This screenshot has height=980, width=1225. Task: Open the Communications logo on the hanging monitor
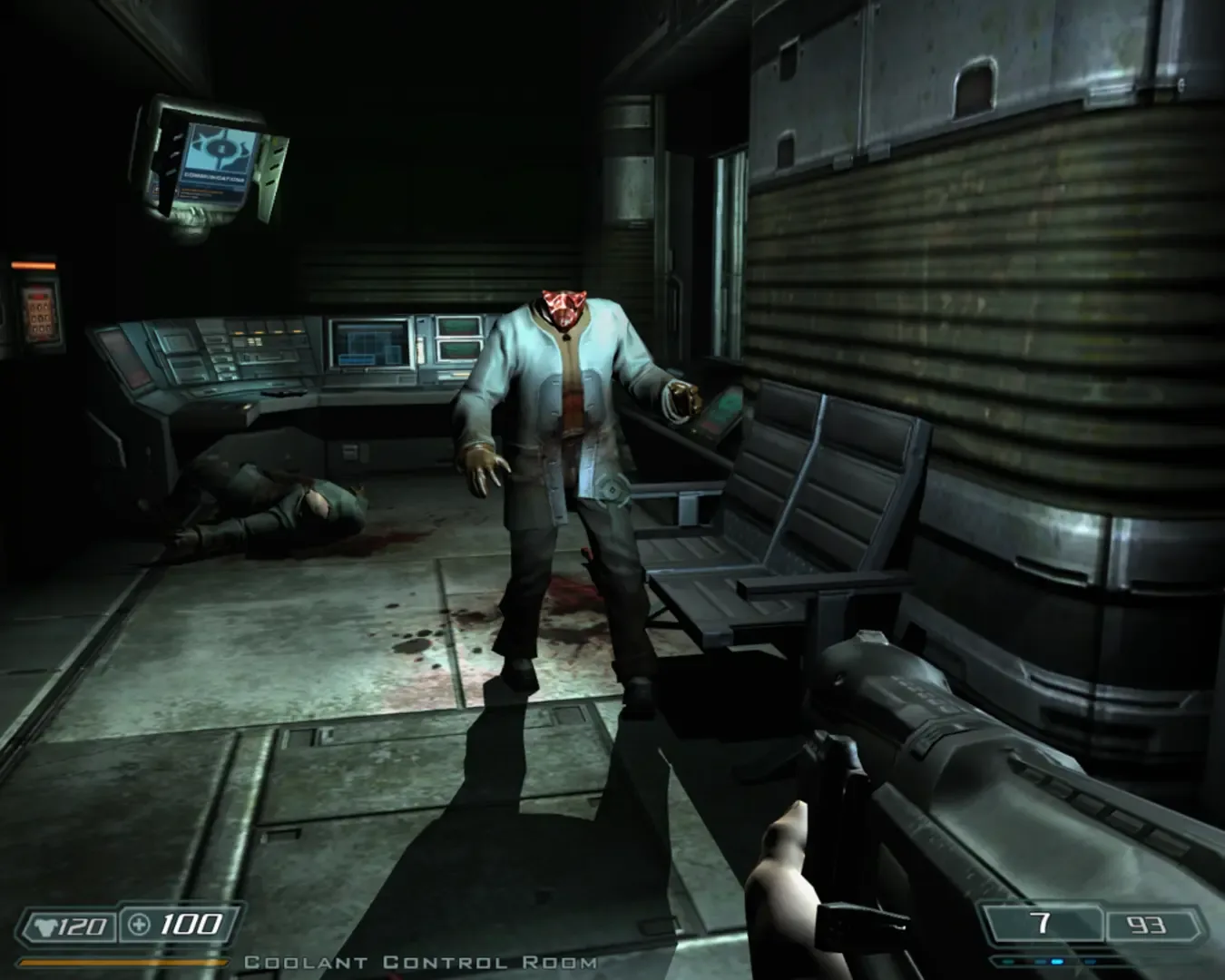pyautogui.click(x=220, y=149)
